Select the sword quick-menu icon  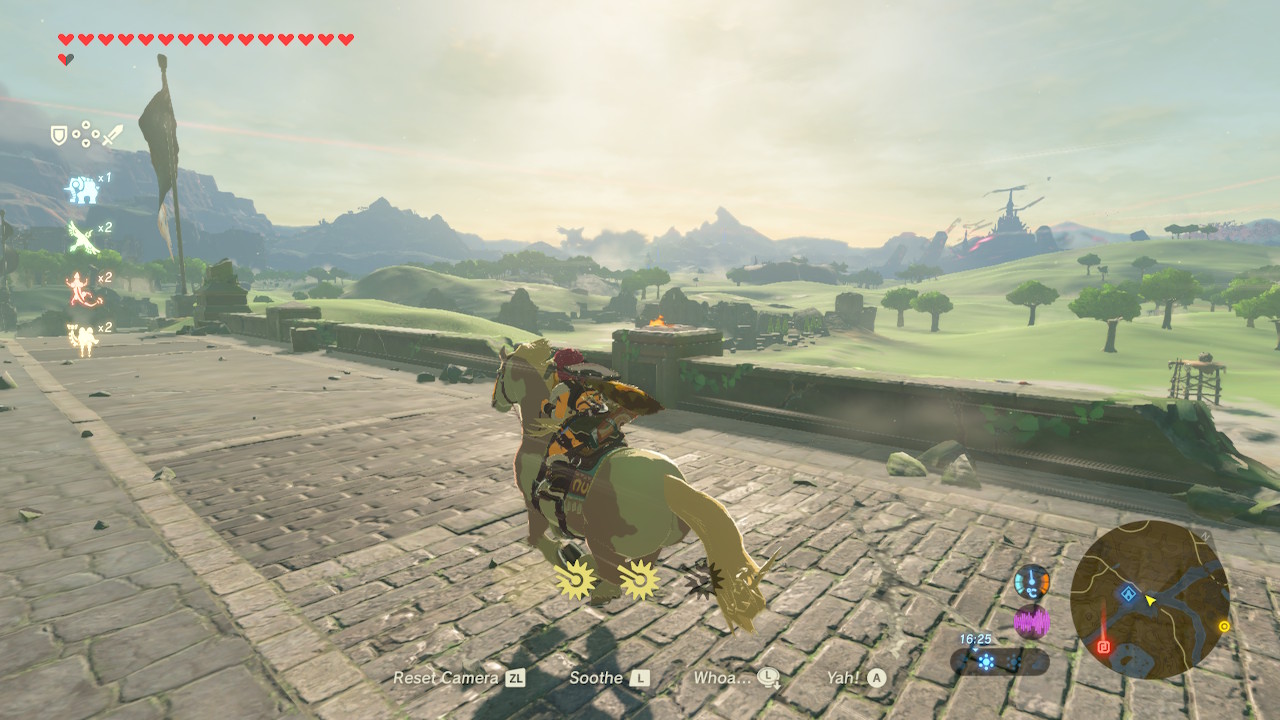coord(112,135)
